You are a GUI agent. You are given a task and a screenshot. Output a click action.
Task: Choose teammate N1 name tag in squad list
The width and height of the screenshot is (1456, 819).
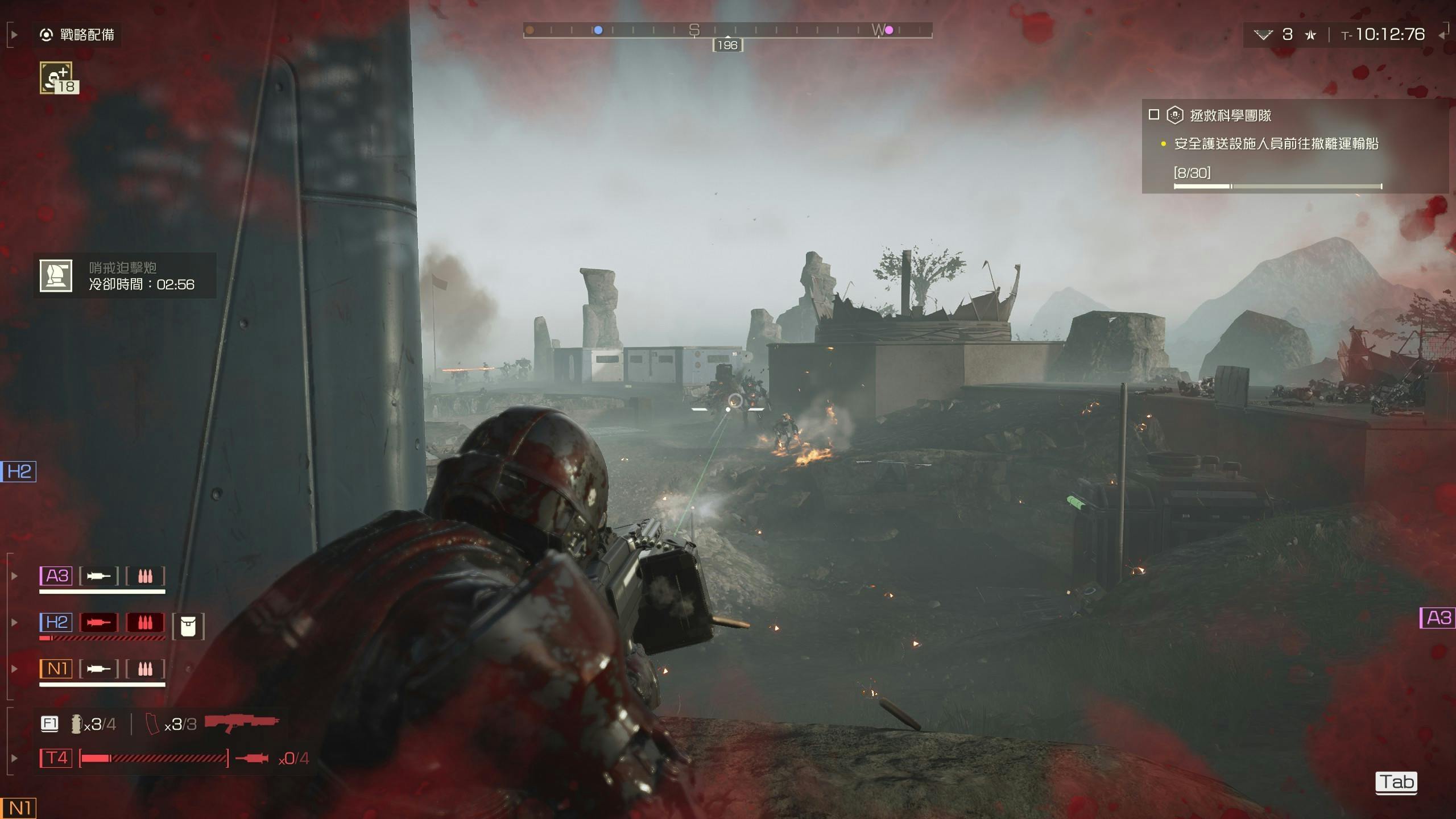tap(56, 668)
